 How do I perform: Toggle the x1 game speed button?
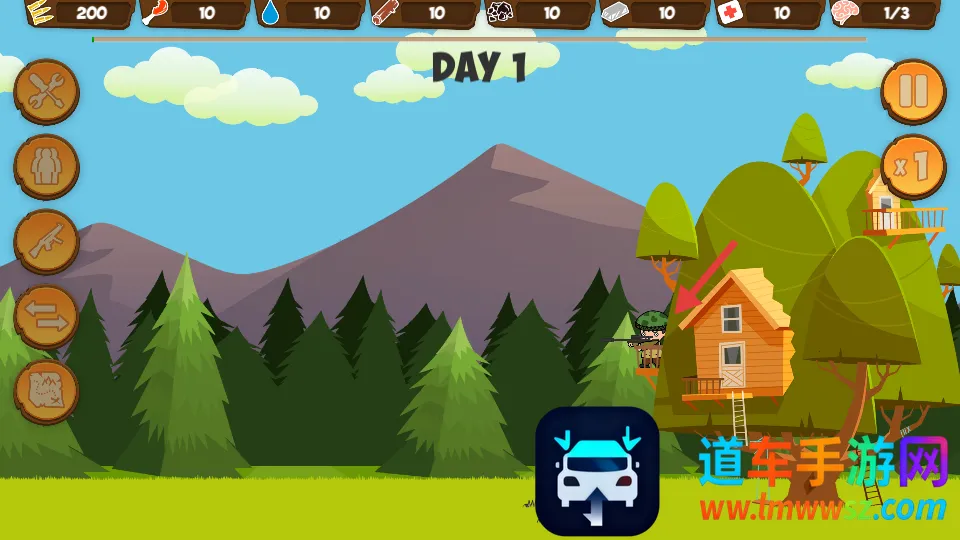click(x=913, y=167)
